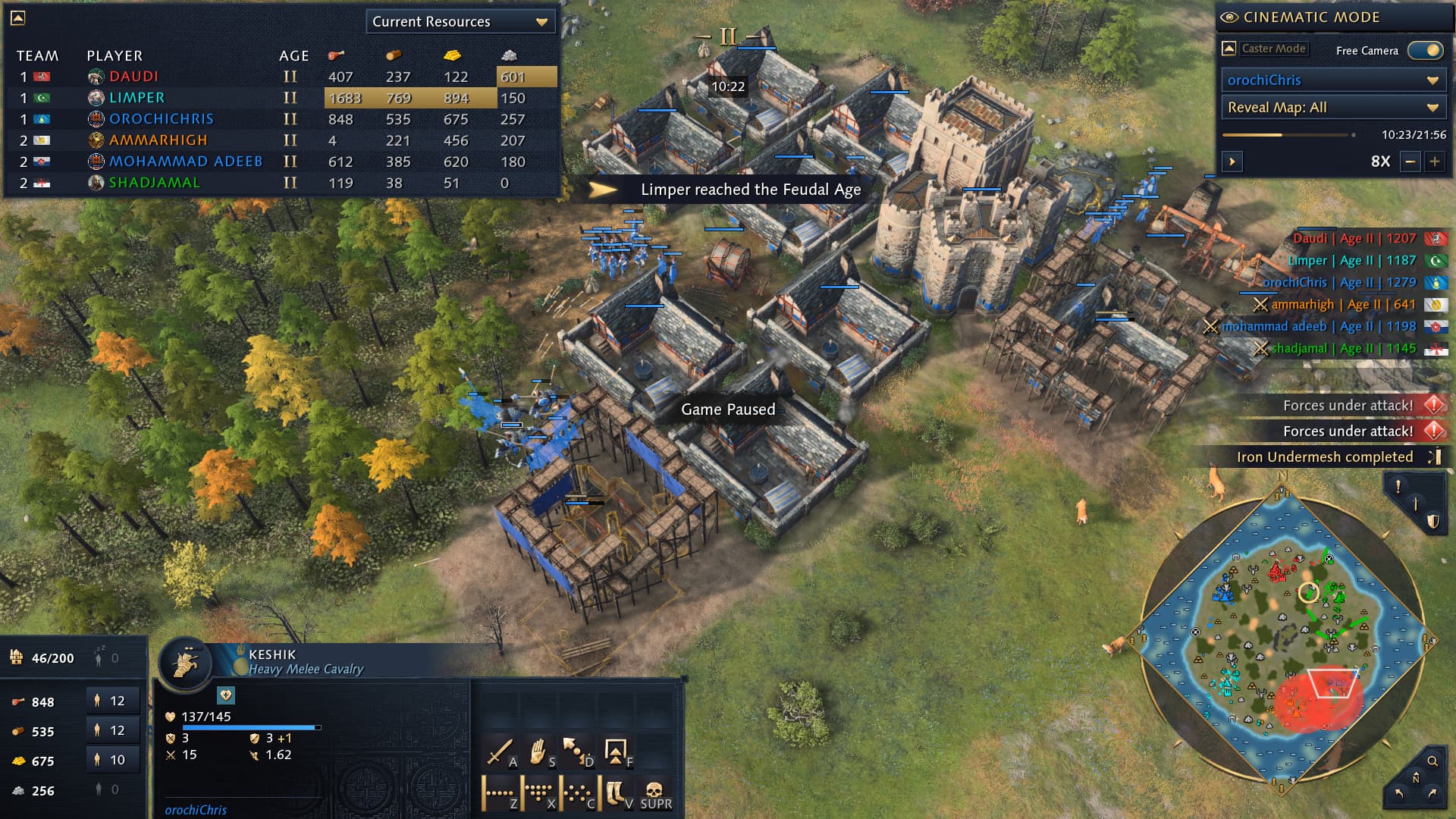Open the Reveal Map dropdown
1456x819 pixels.
pos(1332,108)
